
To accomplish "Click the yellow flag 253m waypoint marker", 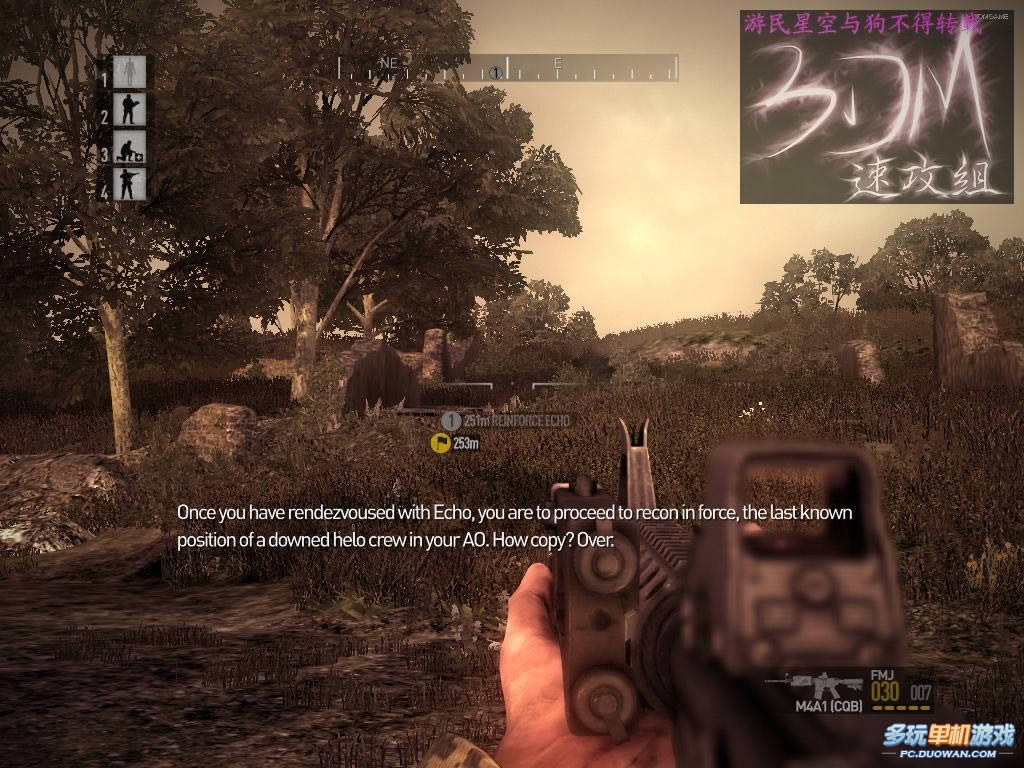I will pyautogui.click(x=440, y=443).
